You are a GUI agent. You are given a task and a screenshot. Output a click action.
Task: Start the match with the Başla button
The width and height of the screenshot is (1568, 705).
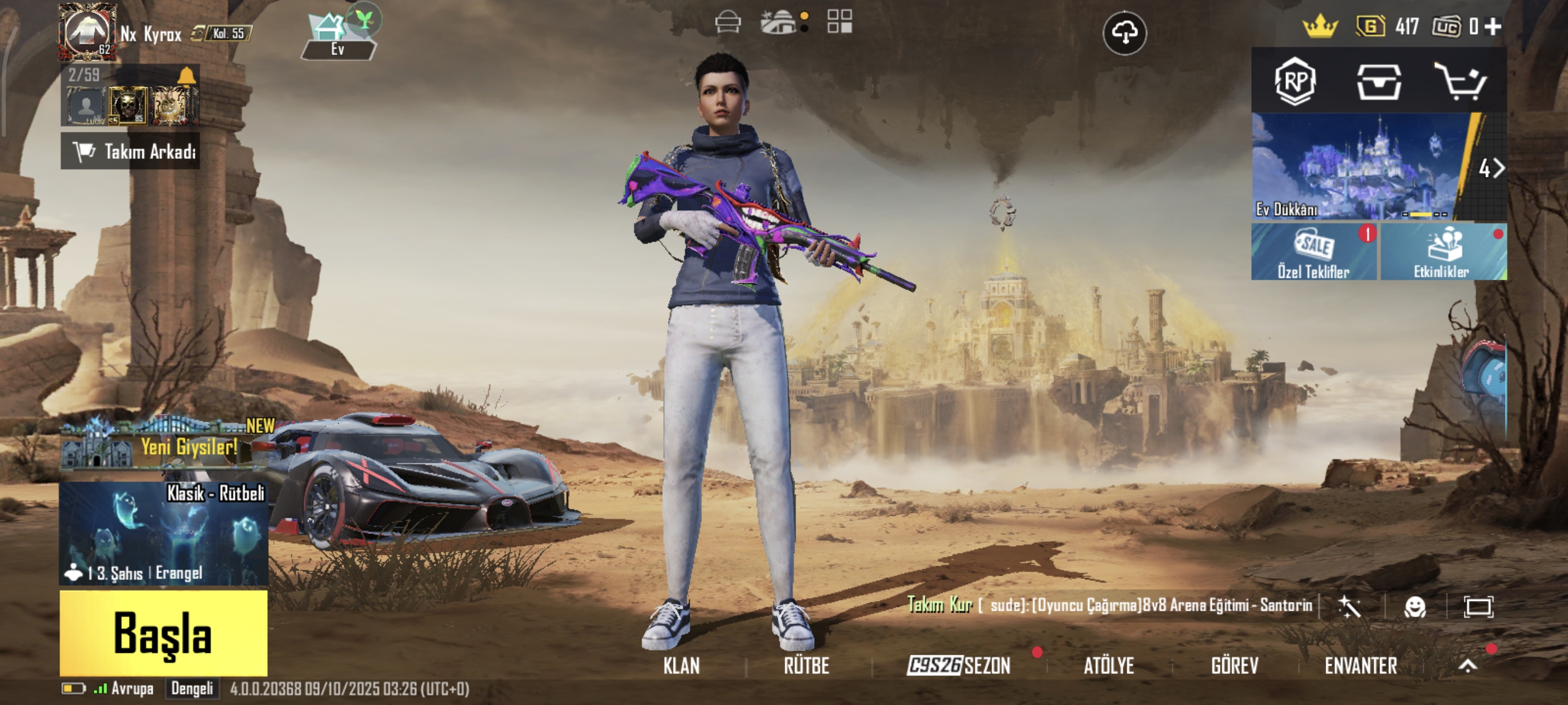click(163, 633)
